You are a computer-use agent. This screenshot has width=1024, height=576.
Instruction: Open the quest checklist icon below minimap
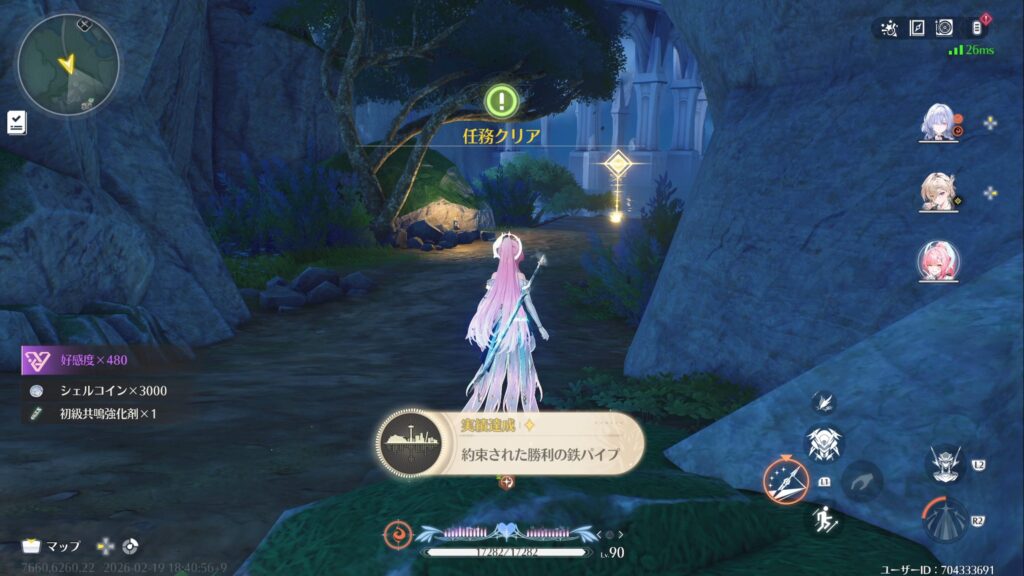pos(17,122)
